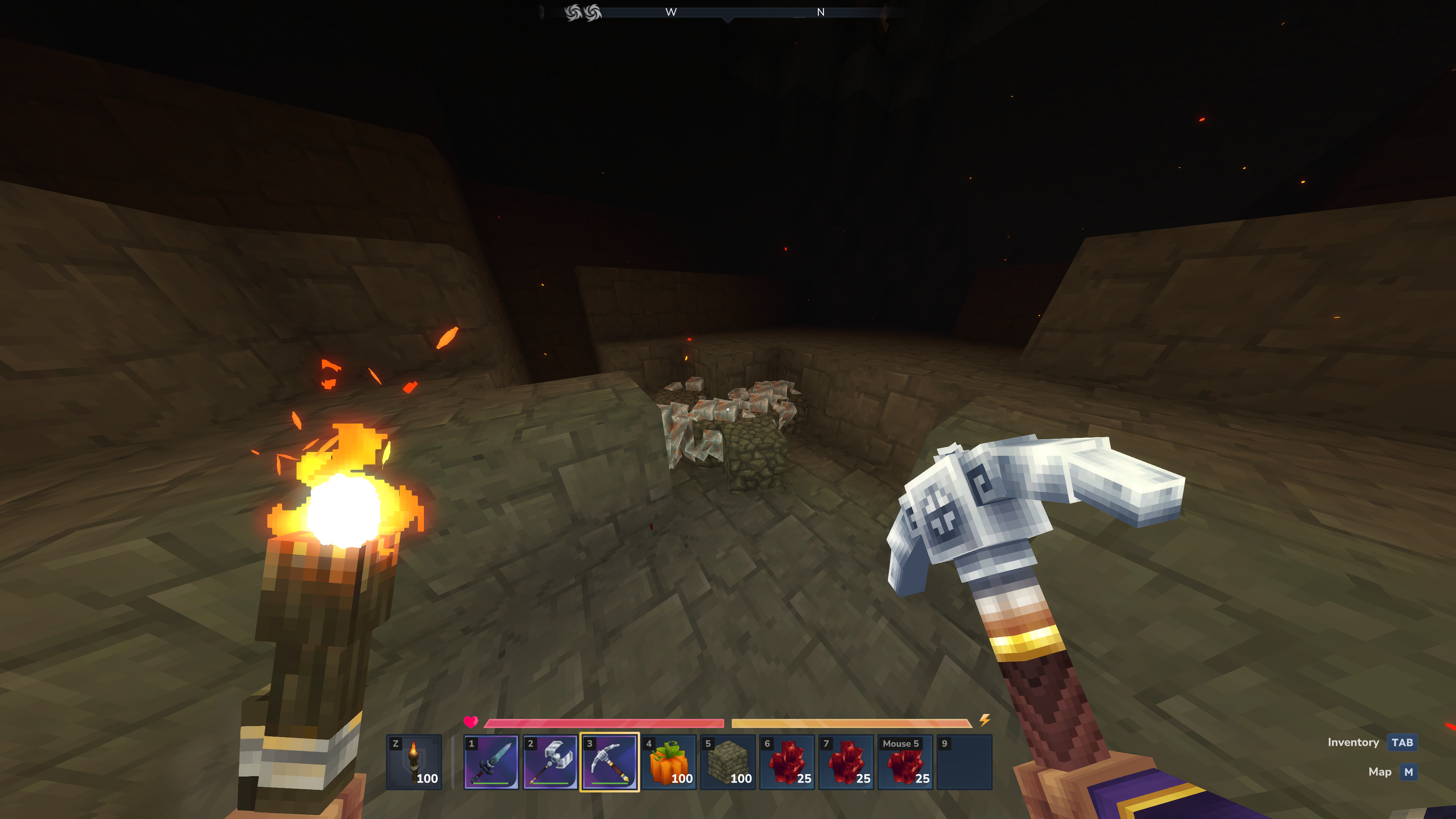
Task: Select empty hotbar slot 9
Action: [x=964, y=761]
